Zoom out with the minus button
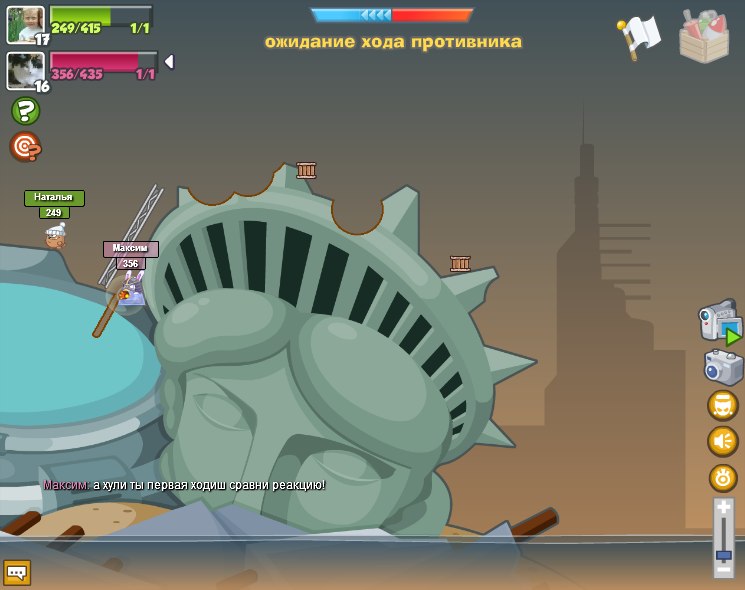745x590 pixels. [x=723, y=572]
